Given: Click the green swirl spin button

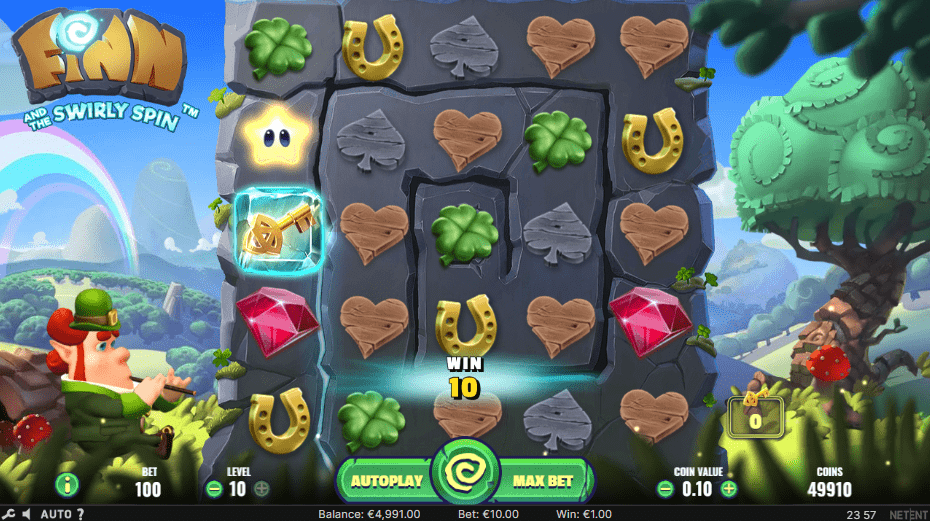Looking at the screenshot, I should click(x=465, y=479).
